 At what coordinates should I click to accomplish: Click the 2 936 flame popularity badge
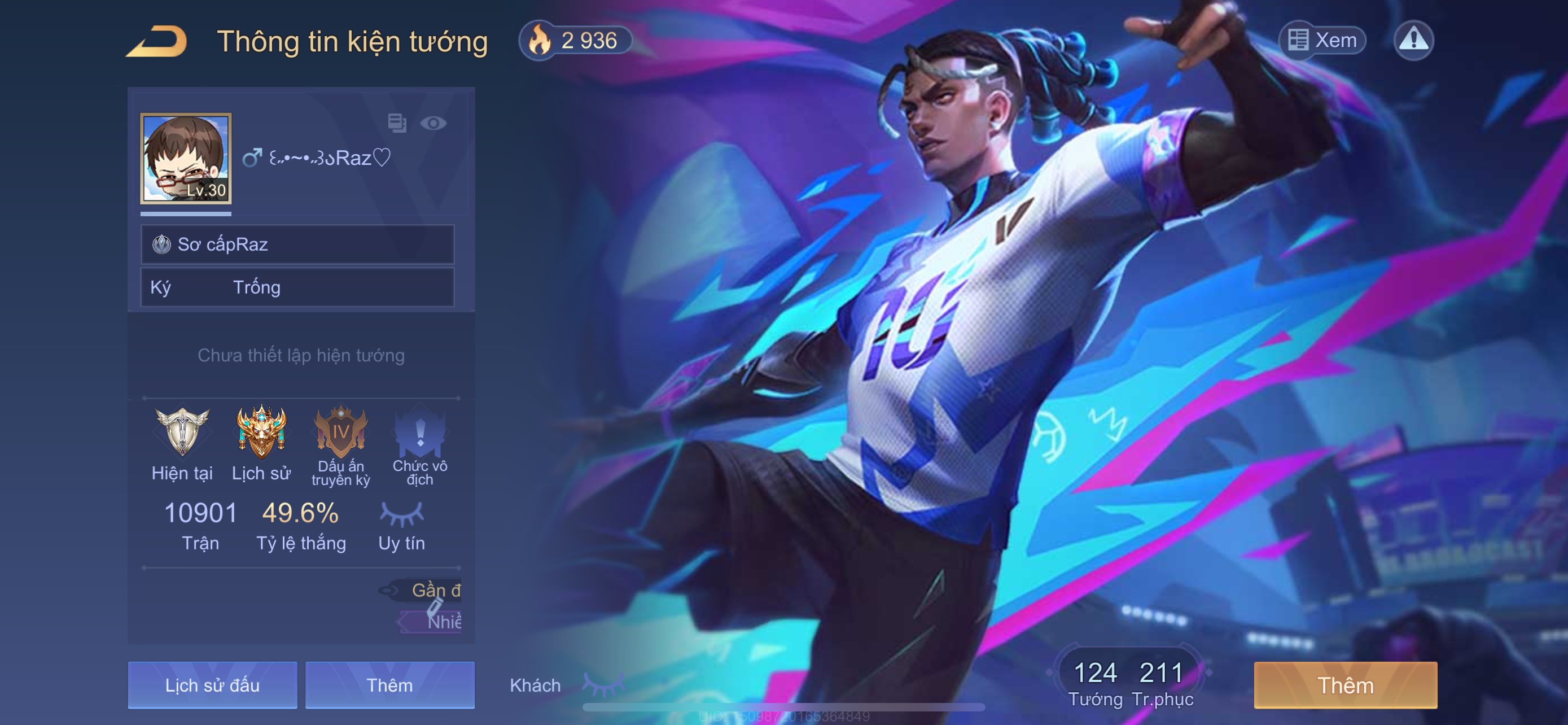pyautogui.click(x=575, y=41)
